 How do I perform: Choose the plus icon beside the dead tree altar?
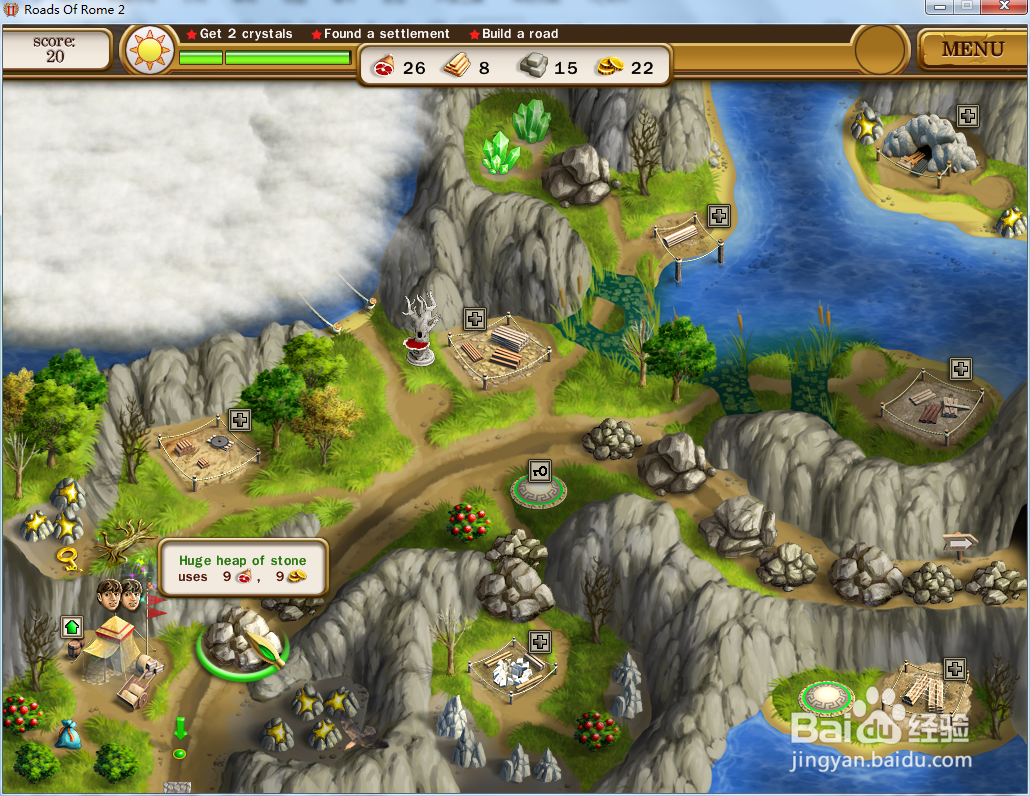coord(475,319)
